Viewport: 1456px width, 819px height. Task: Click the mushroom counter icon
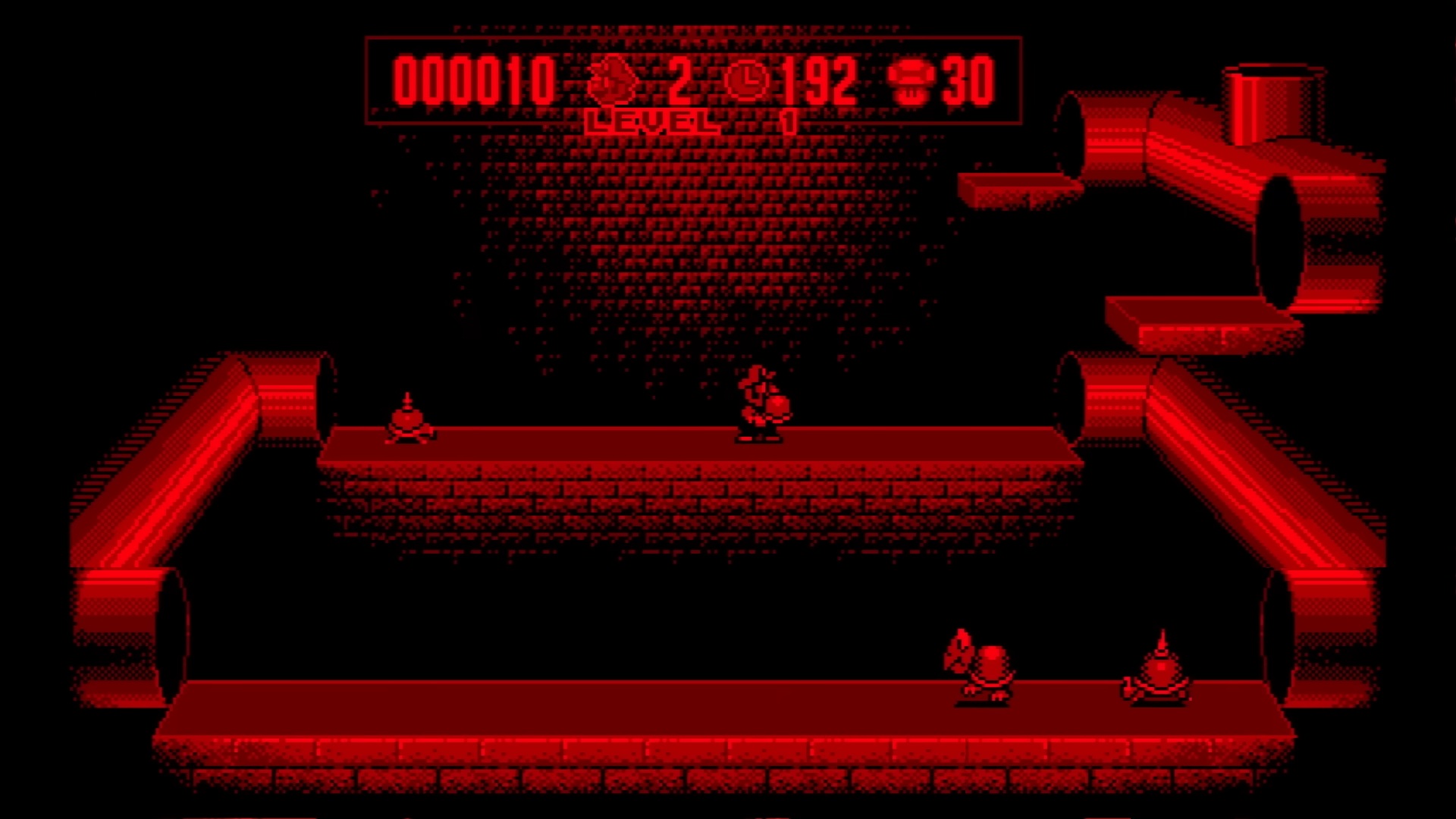911,81
